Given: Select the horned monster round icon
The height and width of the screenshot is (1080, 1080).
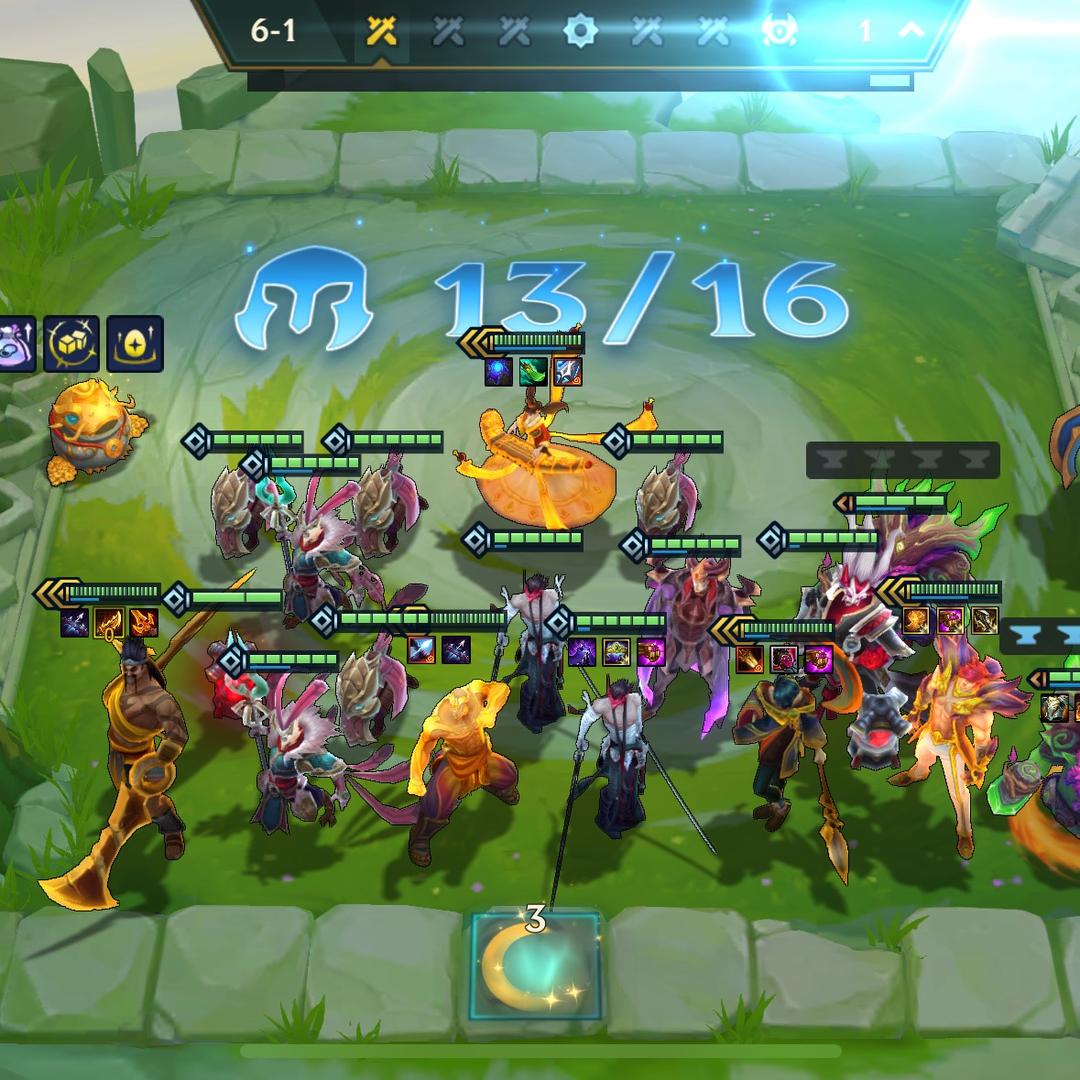Looking at the screenshot, I should pos(779,31).
